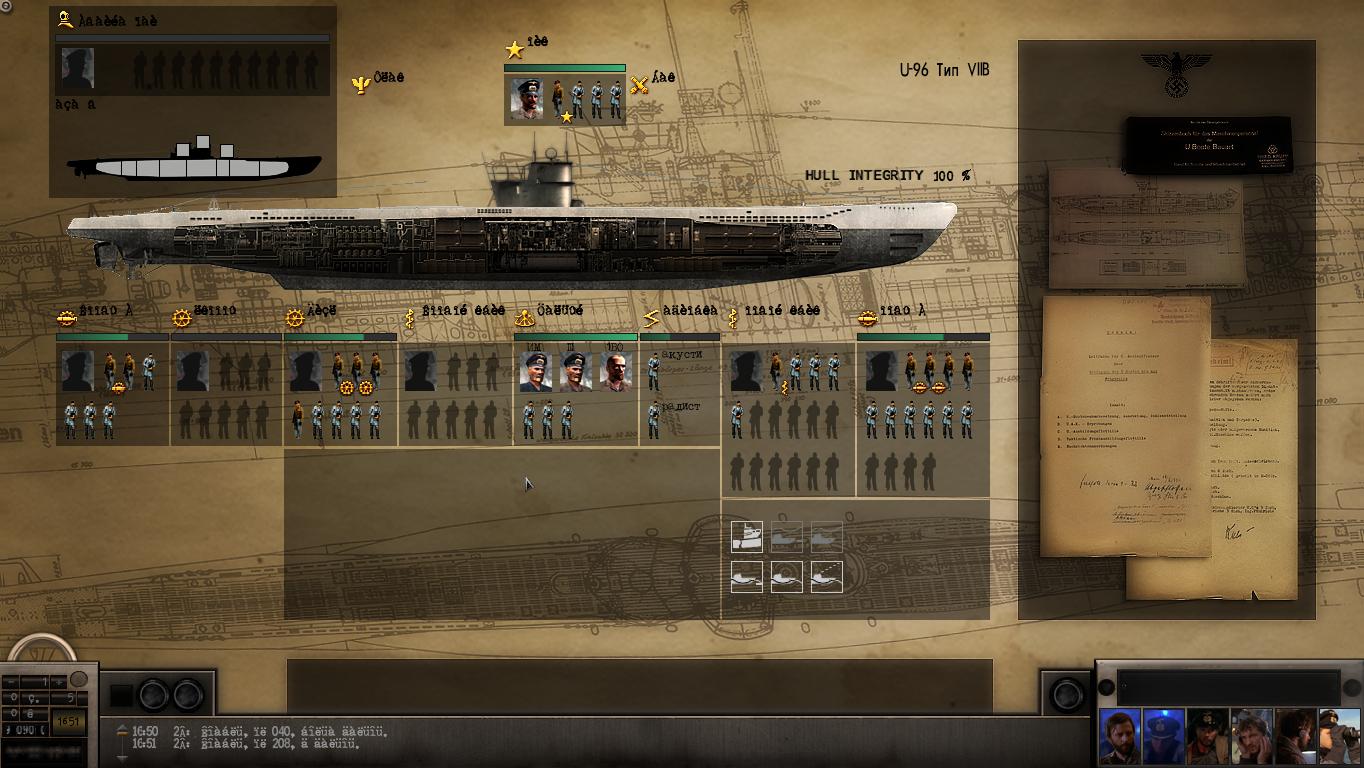The height and width of the screenshot is (768, 1364).
Task: Select the bridge officer portrait with the star
Action: coord(527,99)
